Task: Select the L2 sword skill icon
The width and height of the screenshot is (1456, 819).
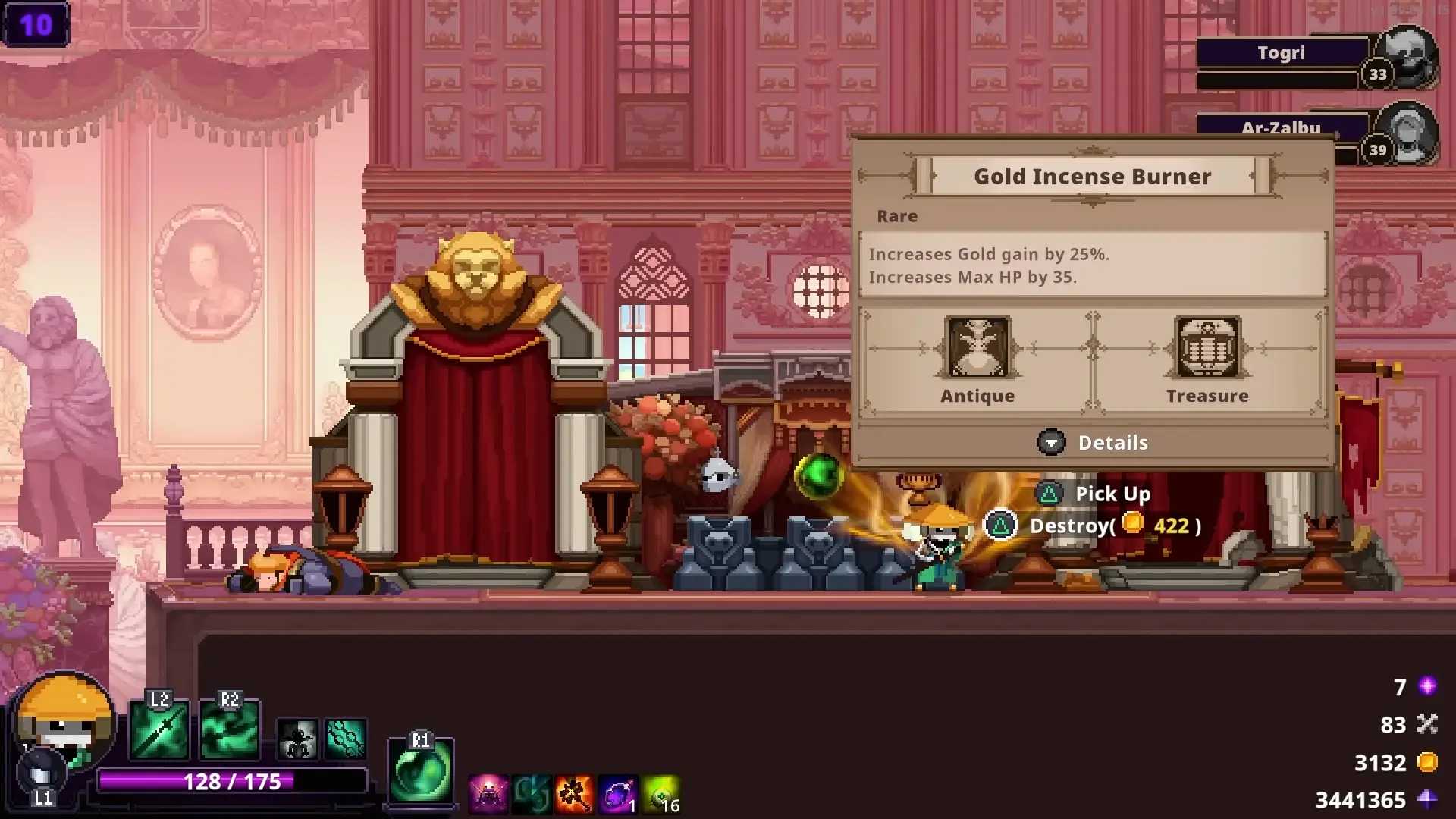Action: click(161, 730)
